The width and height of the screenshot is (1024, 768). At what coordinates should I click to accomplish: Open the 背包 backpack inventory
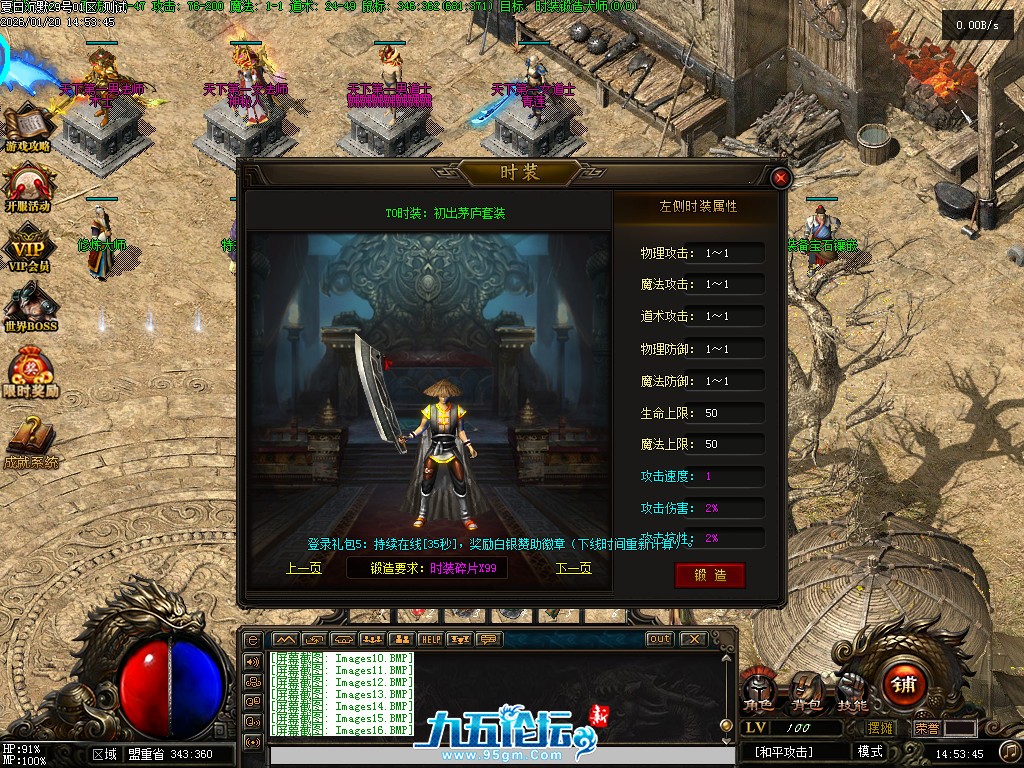[x=806, y=689]
